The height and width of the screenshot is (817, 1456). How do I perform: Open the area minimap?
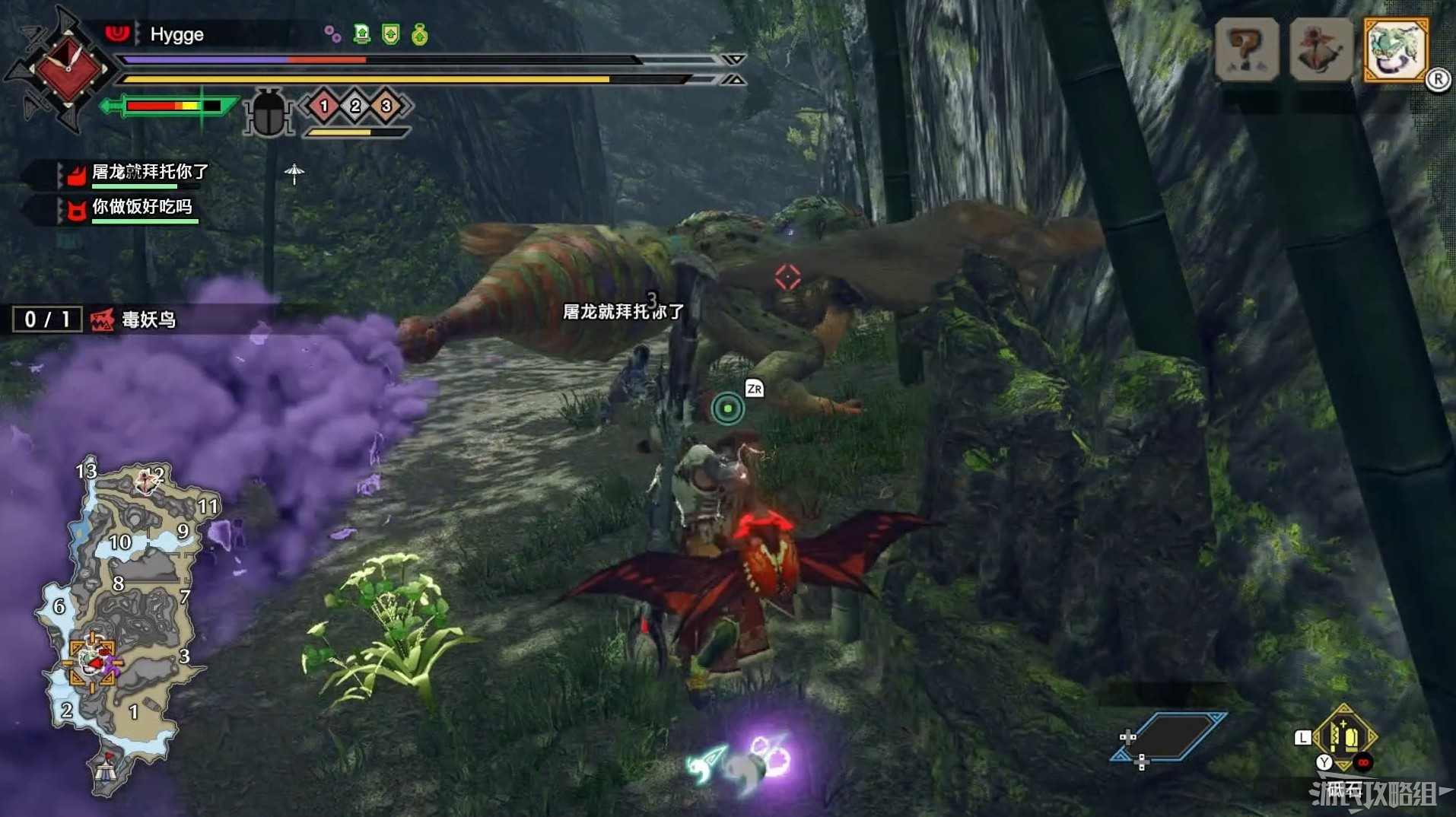(122, 624)
